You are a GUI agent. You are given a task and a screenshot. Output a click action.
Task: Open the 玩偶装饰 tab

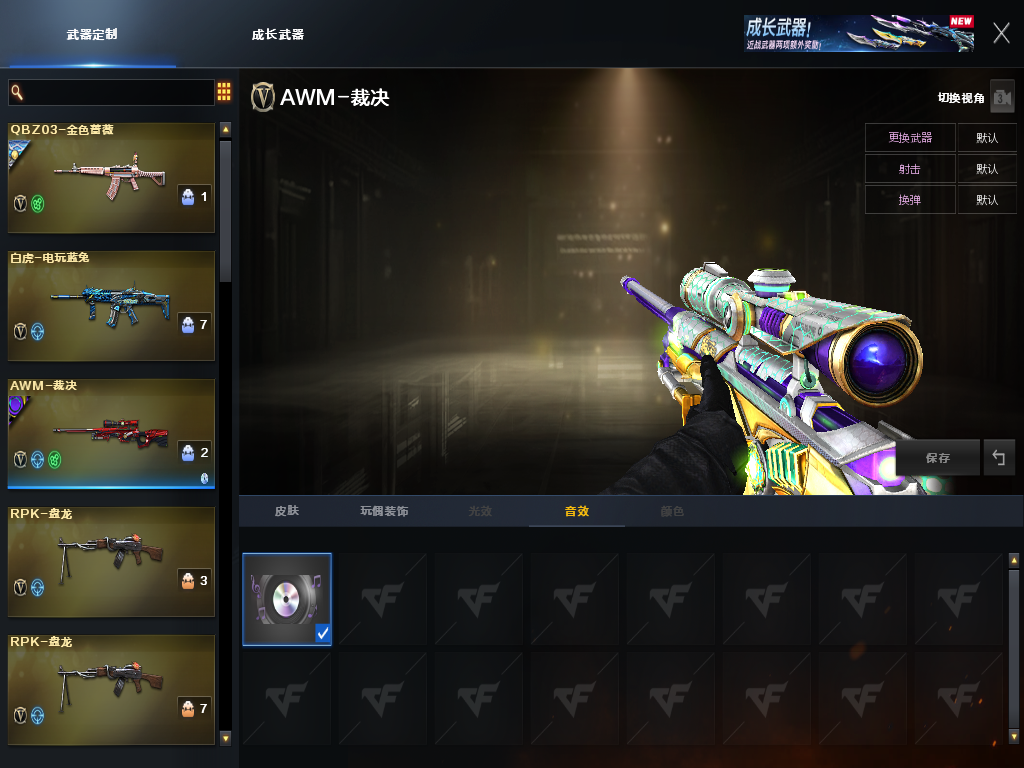[x=384, y=511]
